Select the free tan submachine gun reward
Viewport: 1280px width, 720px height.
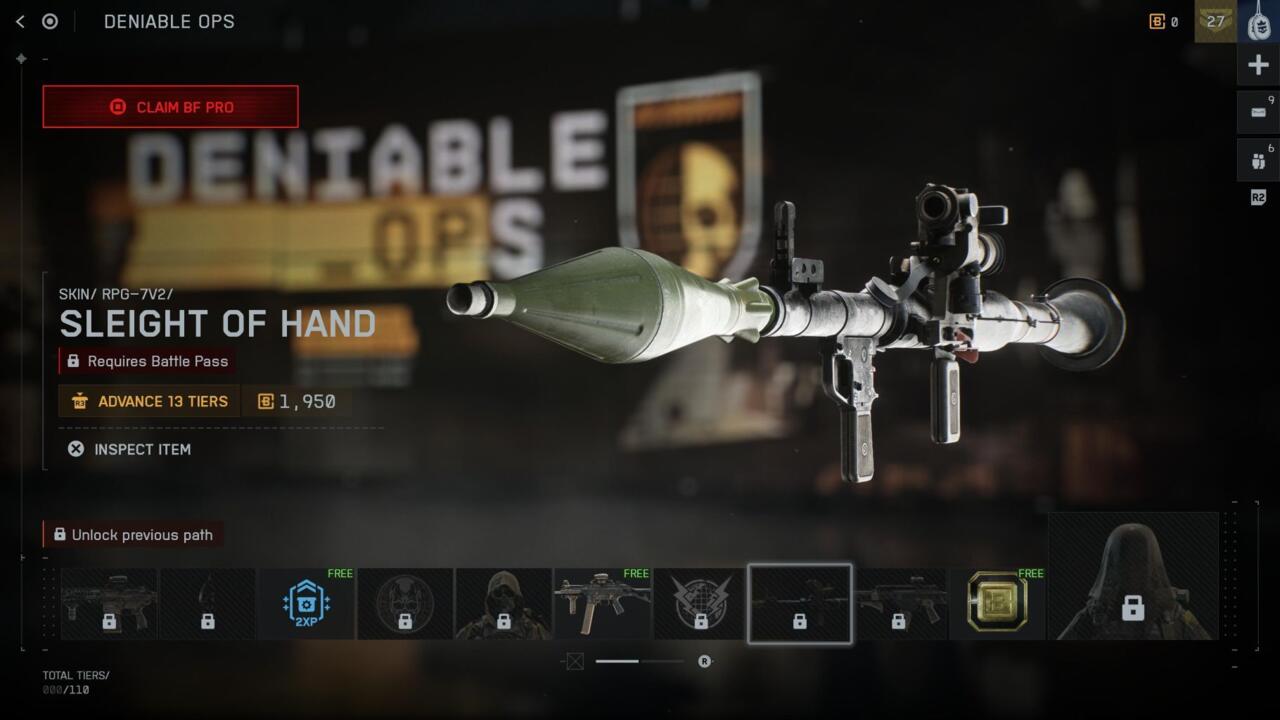602,603
